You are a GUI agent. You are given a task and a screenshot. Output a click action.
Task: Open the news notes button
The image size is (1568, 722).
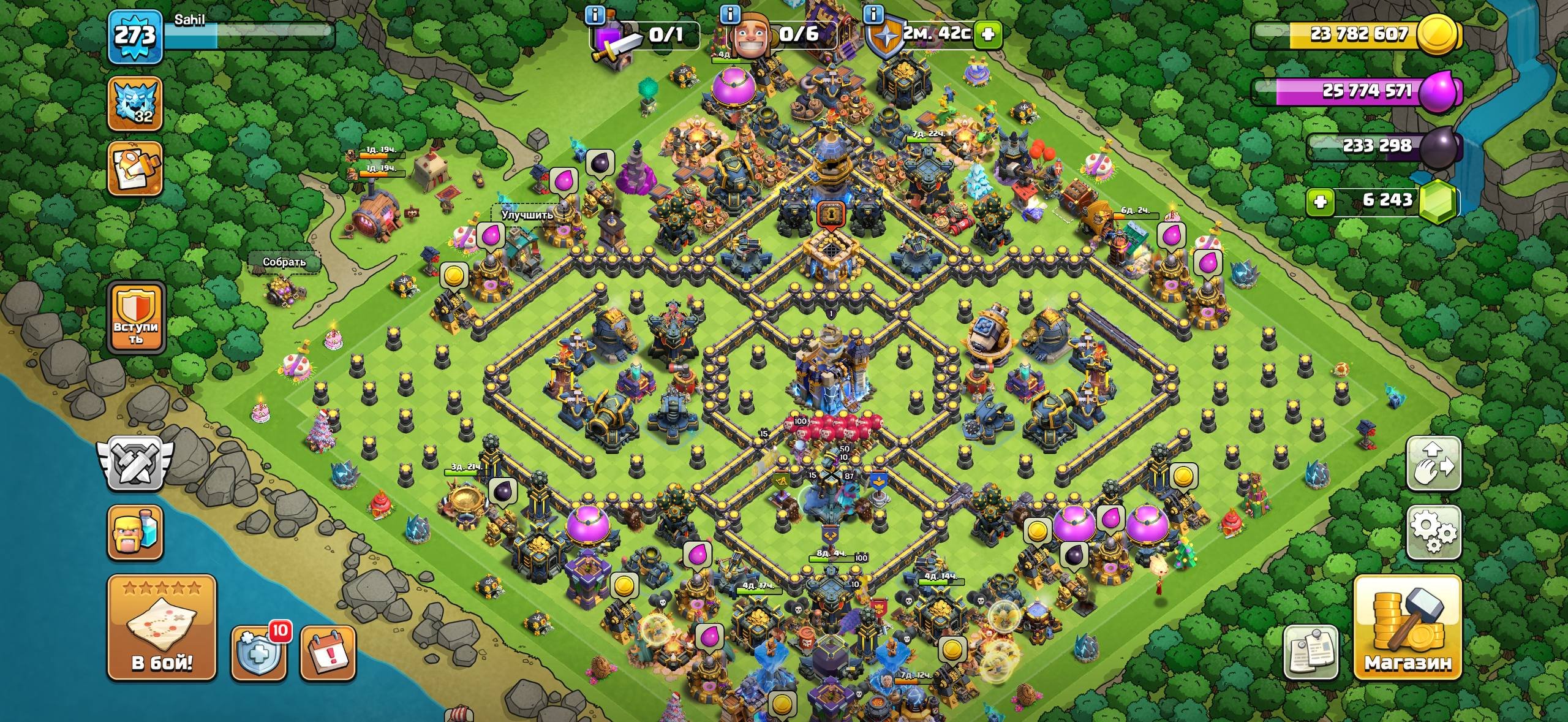[x=1310, y=652]
